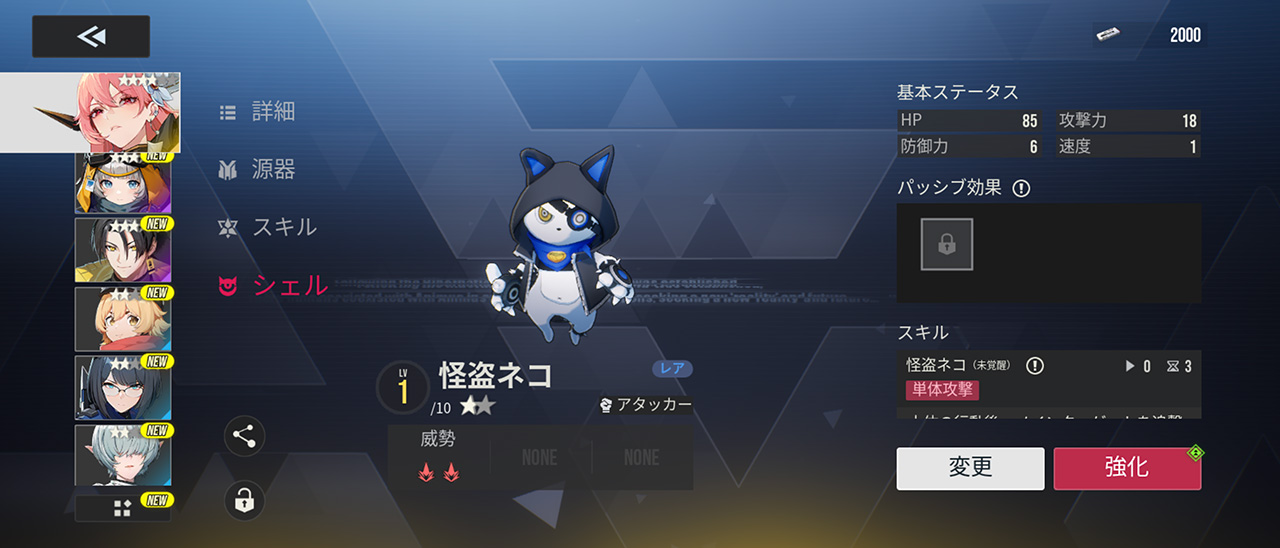
Task: Open the スキル skills tab
Action: 268,227
